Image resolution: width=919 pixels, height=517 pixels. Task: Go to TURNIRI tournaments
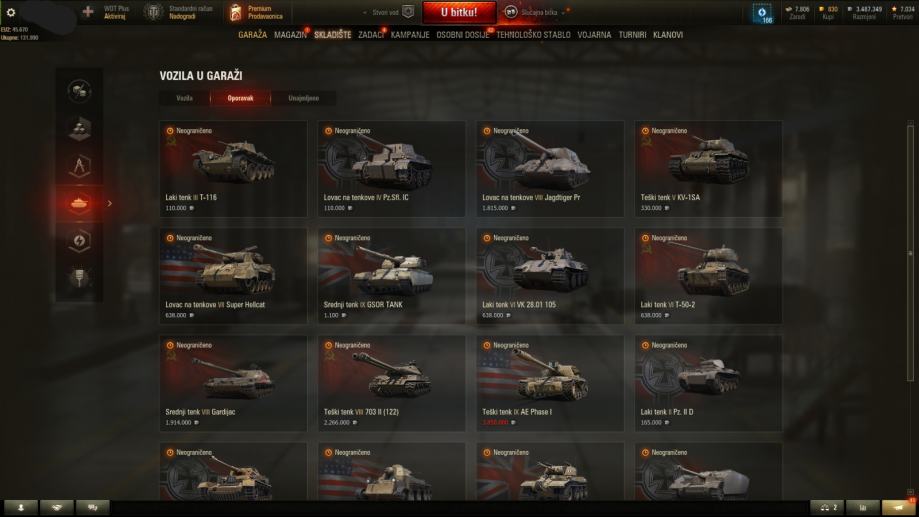pyautogui.click(x=633, y=35)
